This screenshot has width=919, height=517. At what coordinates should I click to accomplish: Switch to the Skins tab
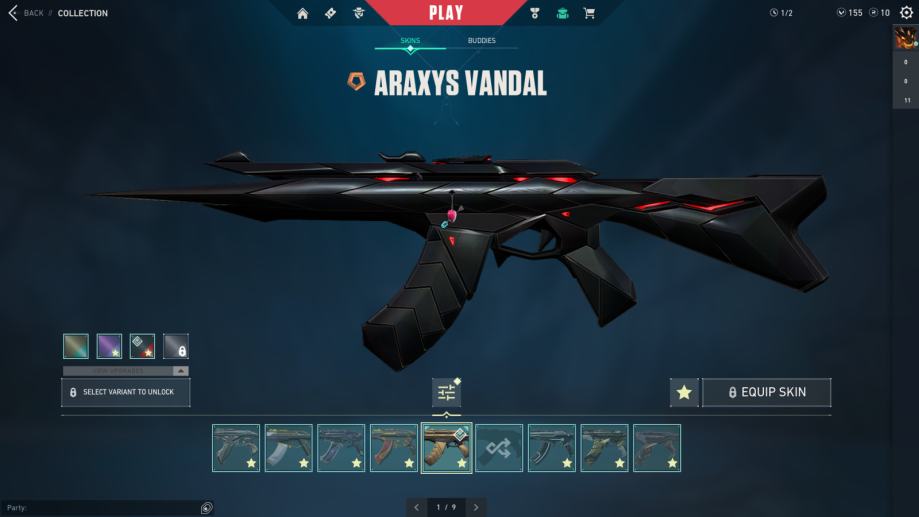[x=410, y=41]
